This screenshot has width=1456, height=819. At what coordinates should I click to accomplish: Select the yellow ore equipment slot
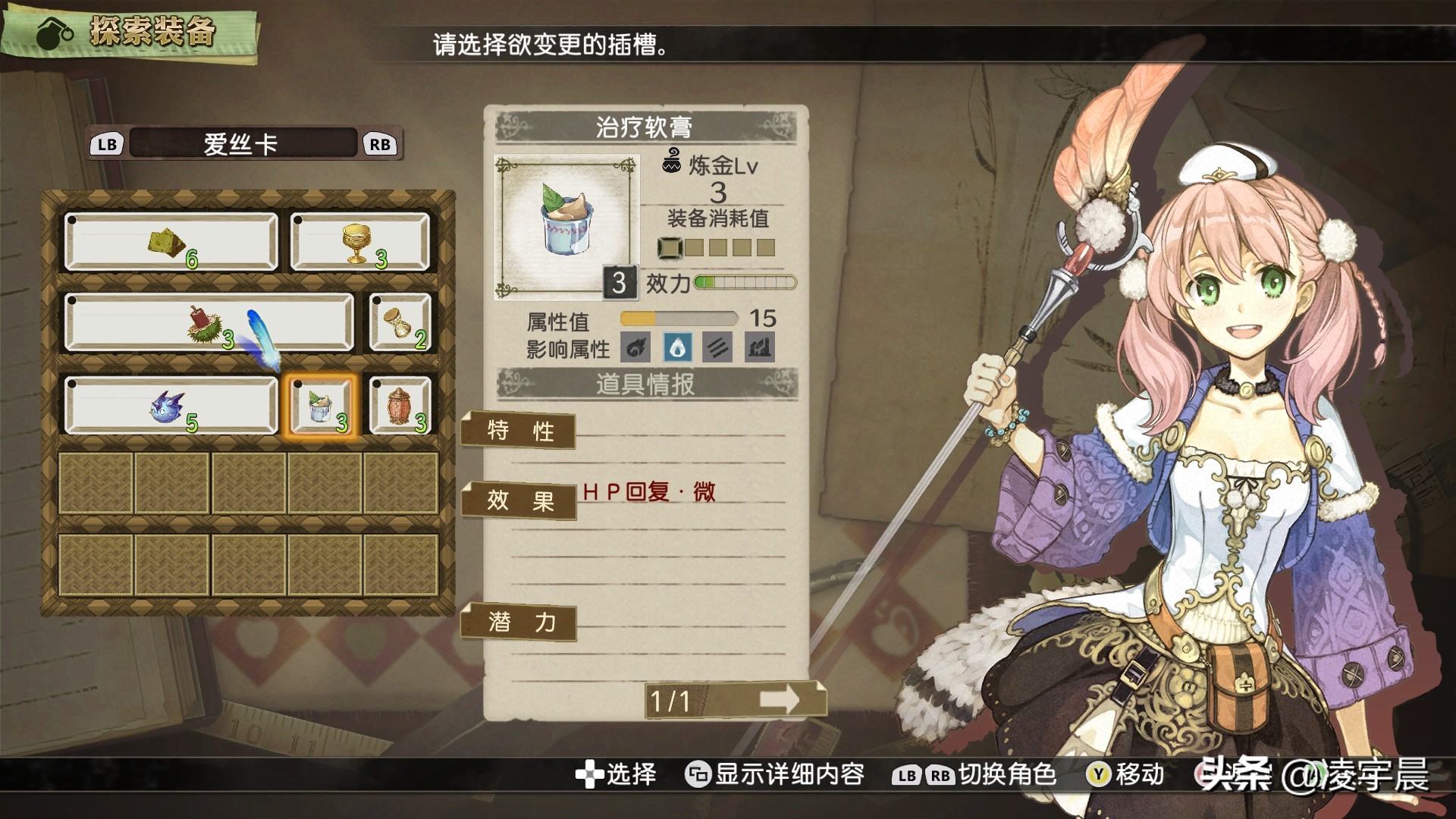[x=171, y=243]
